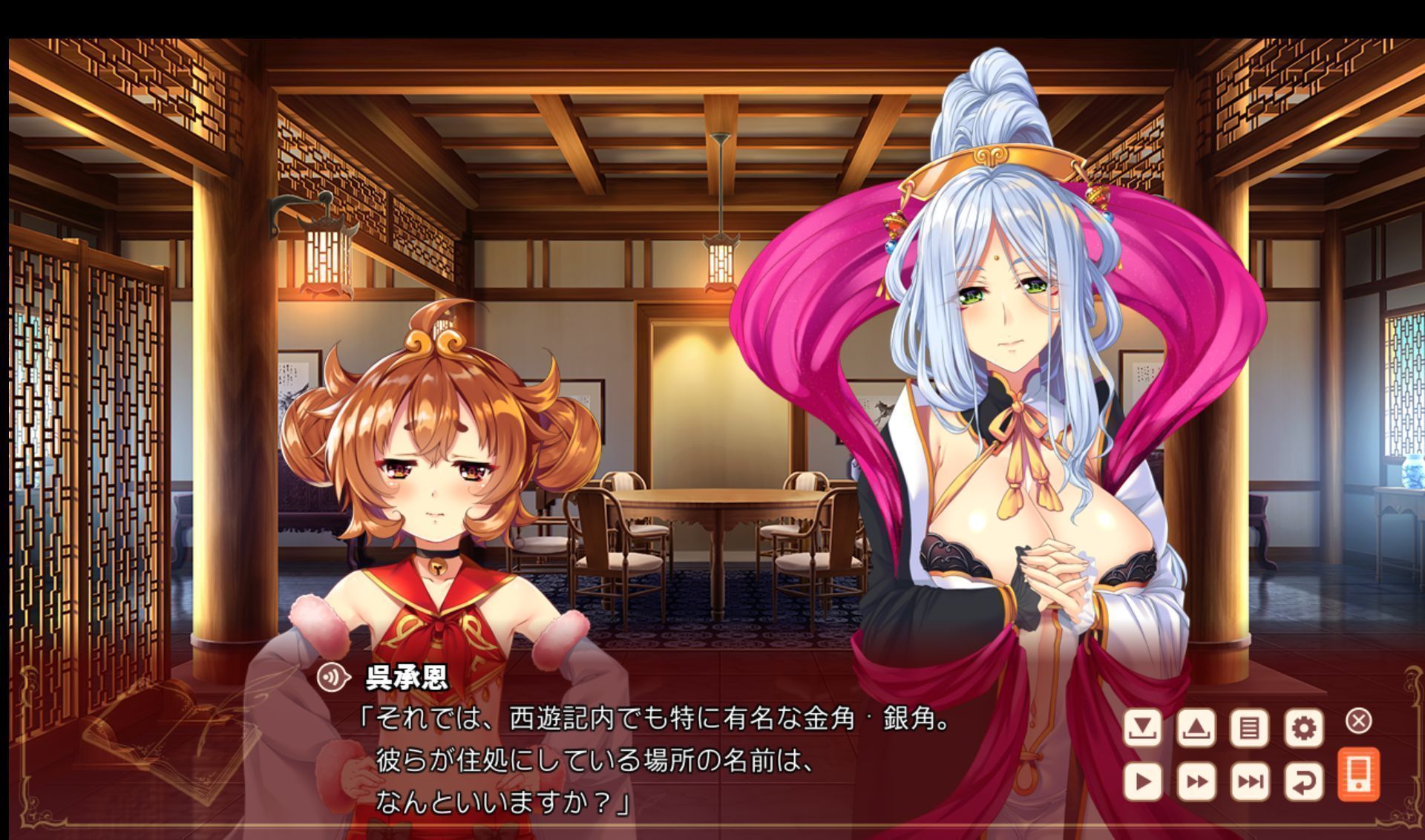Toggle skip mode off using the double-arrow button
Screen dimensions: 1425x840
1198,781
